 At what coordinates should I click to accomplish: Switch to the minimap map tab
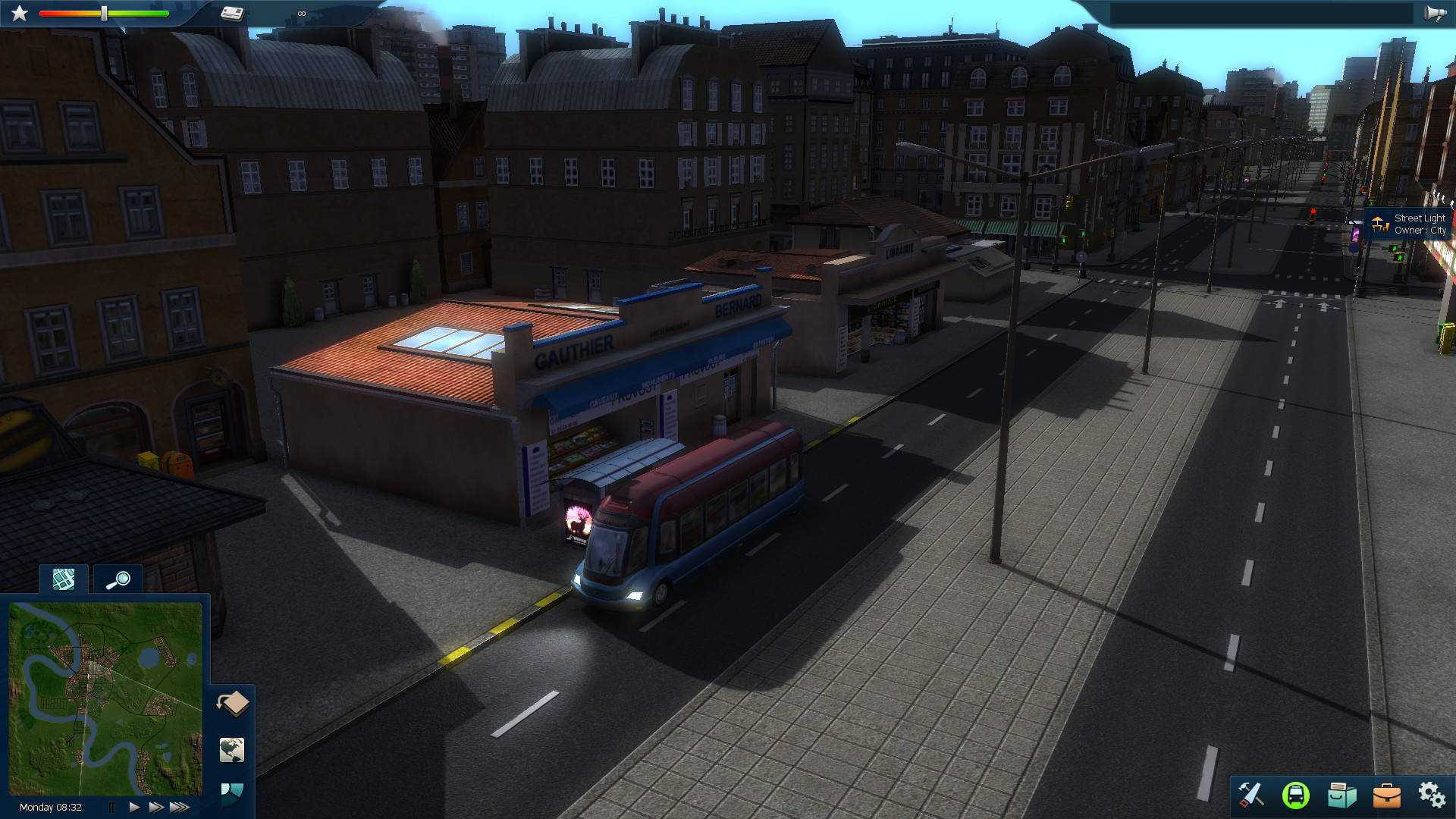pos(63,579)
